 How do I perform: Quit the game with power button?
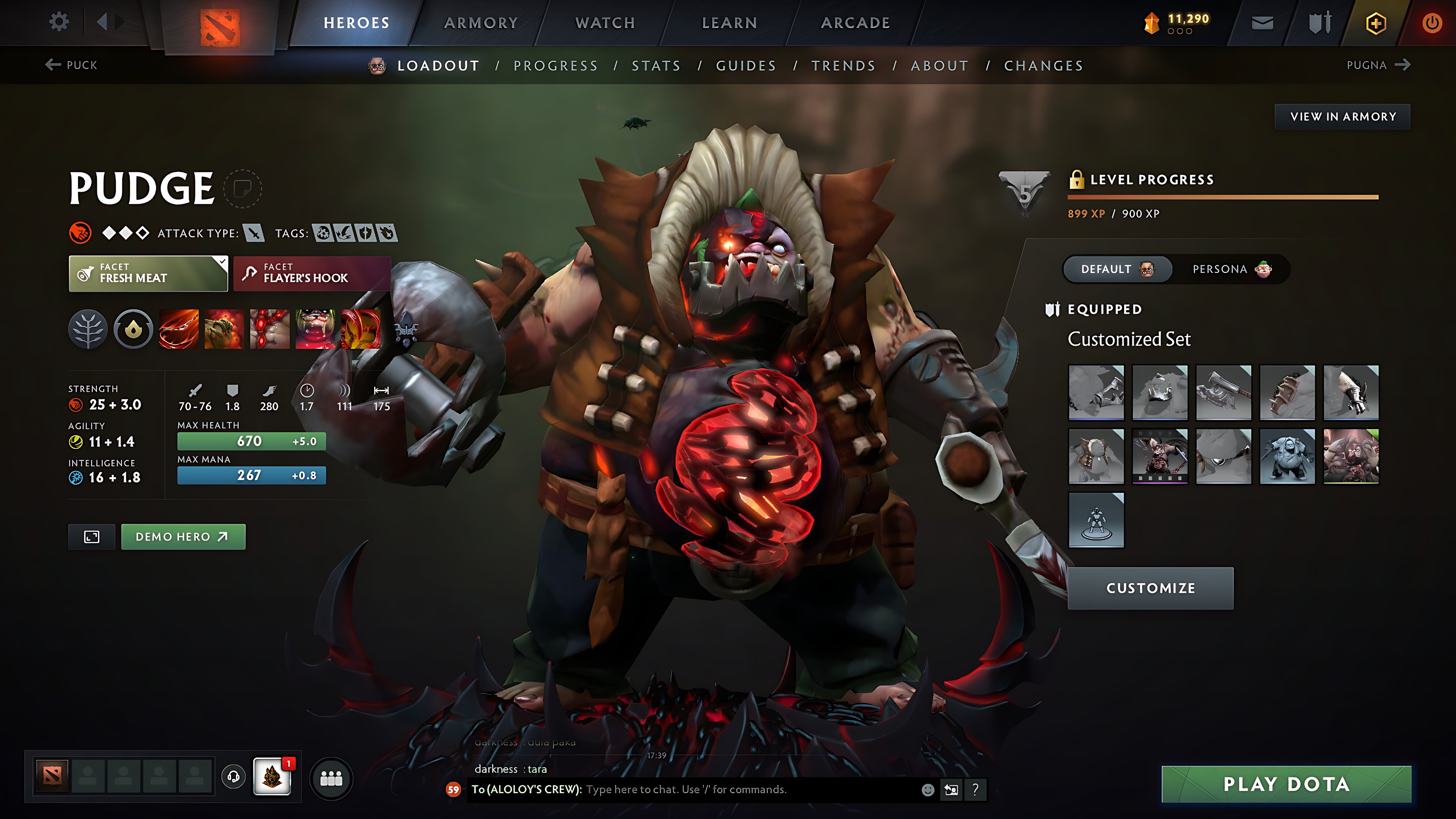(1432, 23)
